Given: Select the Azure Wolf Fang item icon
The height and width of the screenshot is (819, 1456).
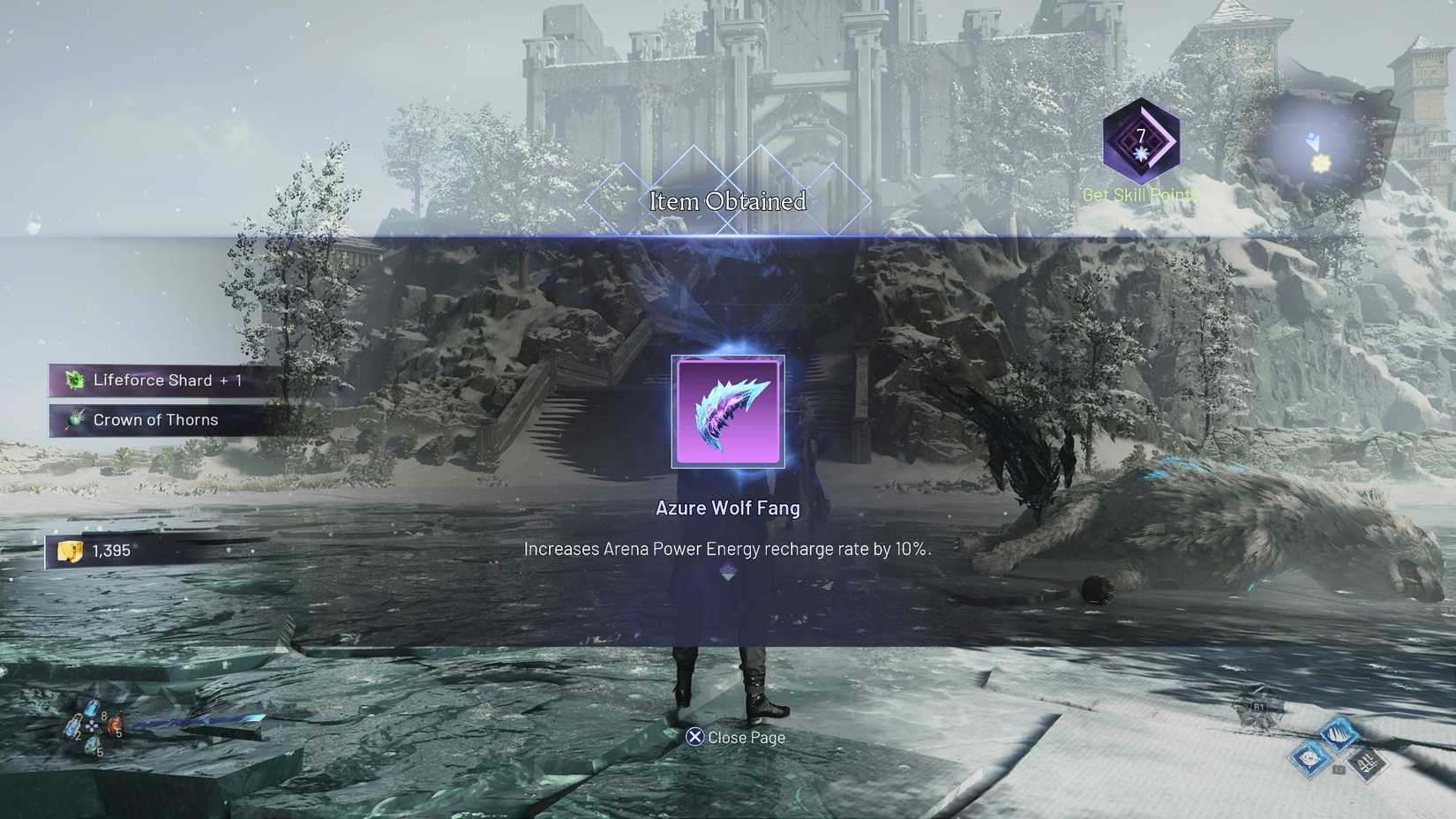Looking at the screenshot, I should coord(727,409).
